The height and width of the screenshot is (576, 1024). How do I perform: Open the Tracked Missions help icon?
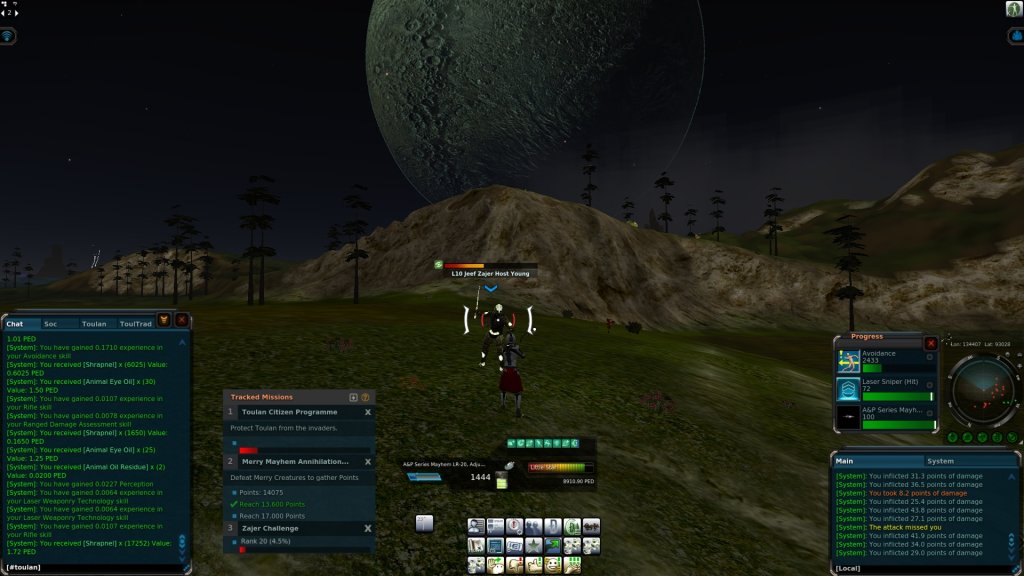coord(365,397)
